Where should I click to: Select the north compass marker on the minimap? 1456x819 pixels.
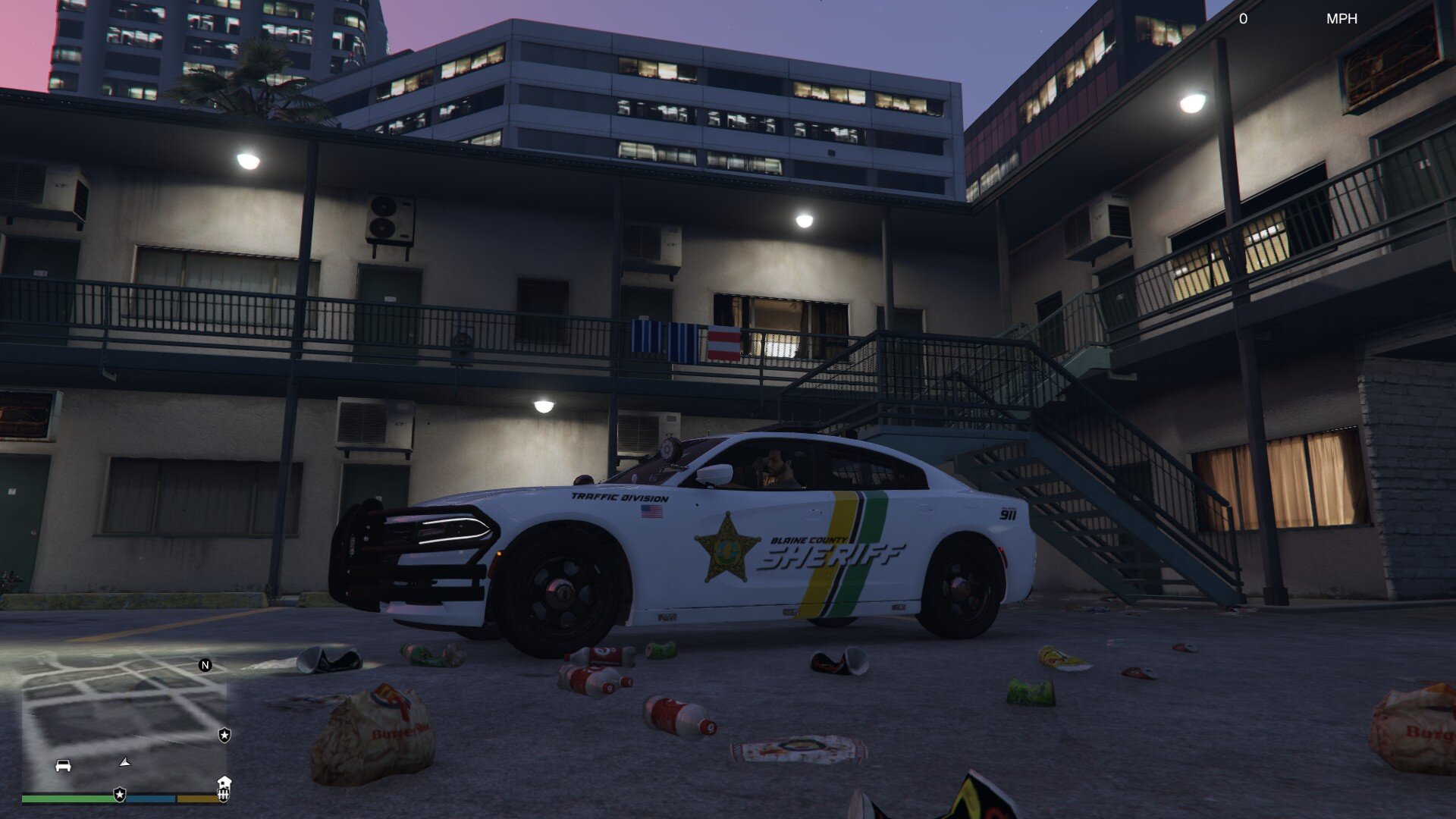tap(205, 665)
